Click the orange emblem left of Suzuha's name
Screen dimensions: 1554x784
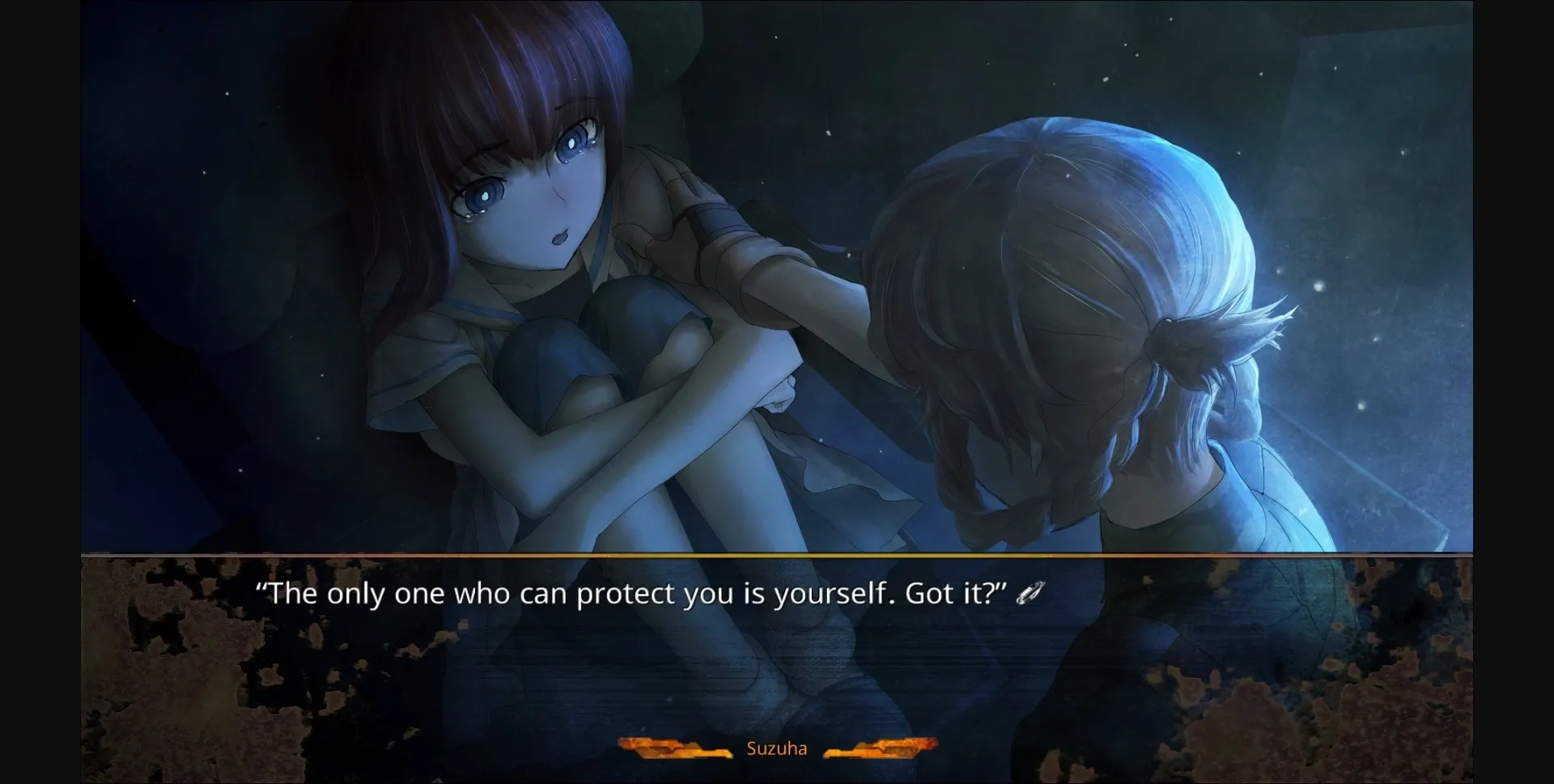673,748
